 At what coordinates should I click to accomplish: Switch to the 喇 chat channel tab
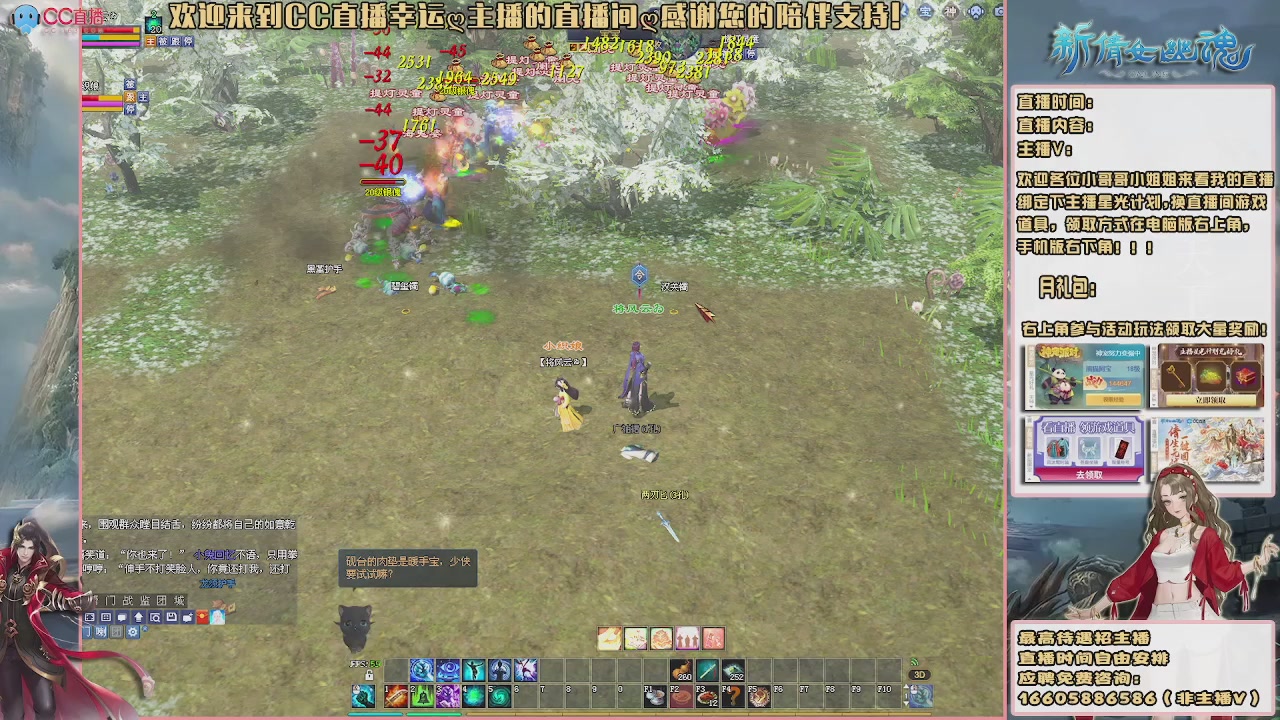click(100, 632)
